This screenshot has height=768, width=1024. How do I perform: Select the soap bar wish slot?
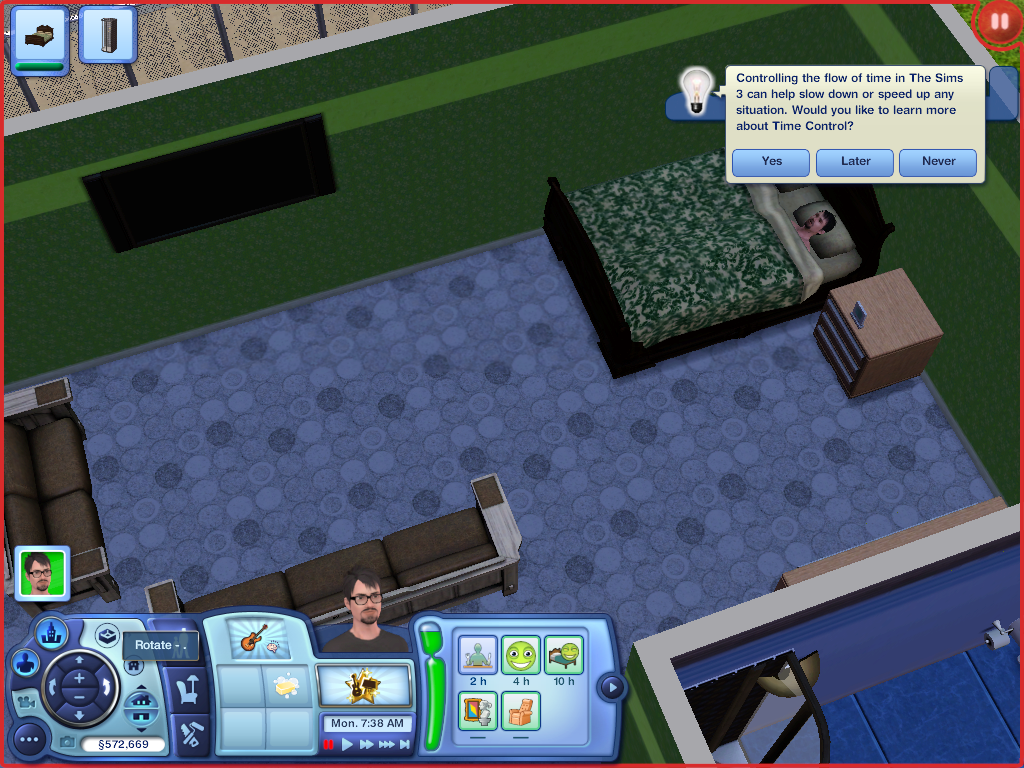(x=287, y=686)
